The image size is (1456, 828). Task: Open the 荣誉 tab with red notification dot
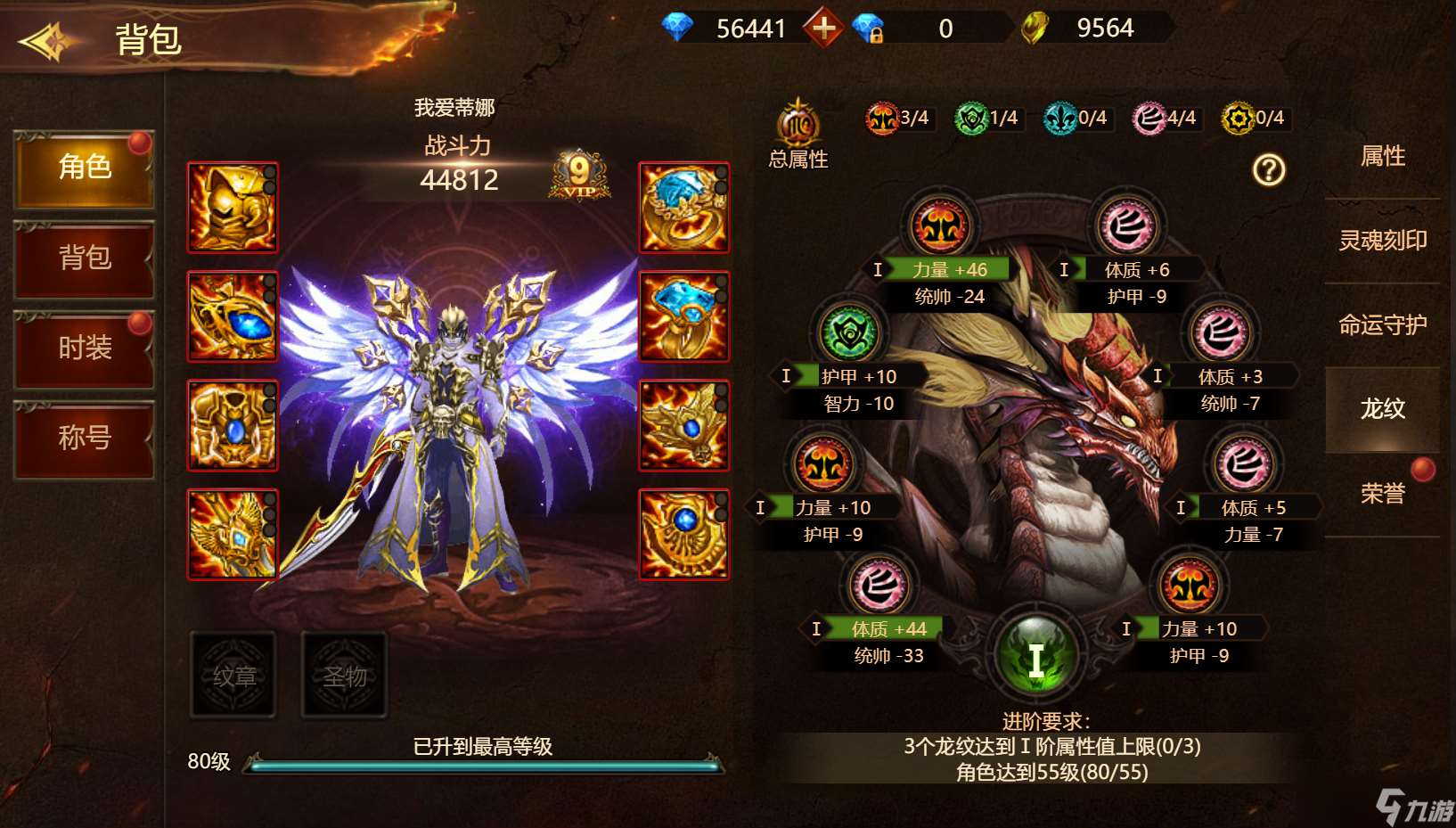tap(1384, 492)
